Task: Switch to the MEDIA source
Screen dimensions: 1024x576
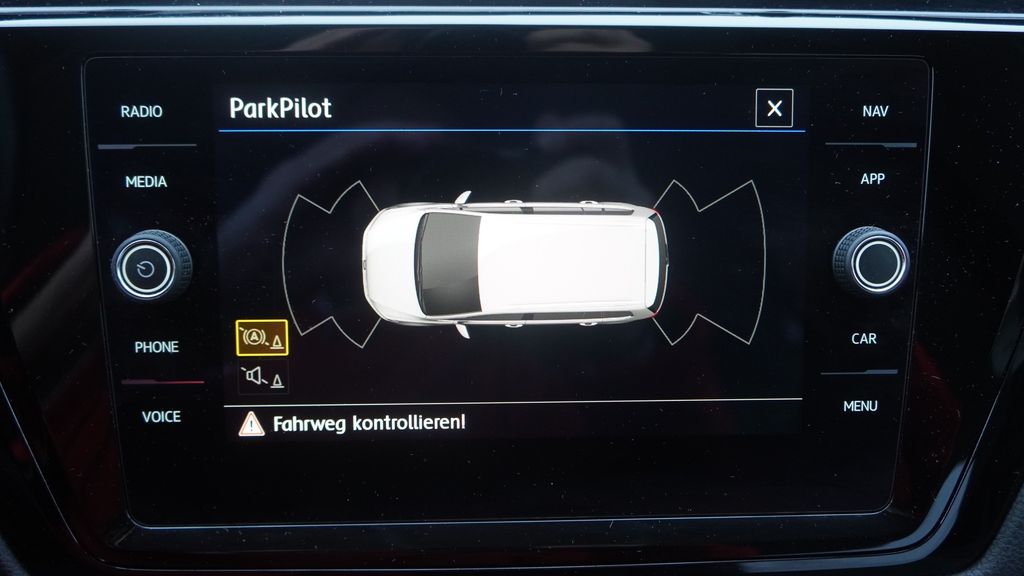Action: click(146, 182)
